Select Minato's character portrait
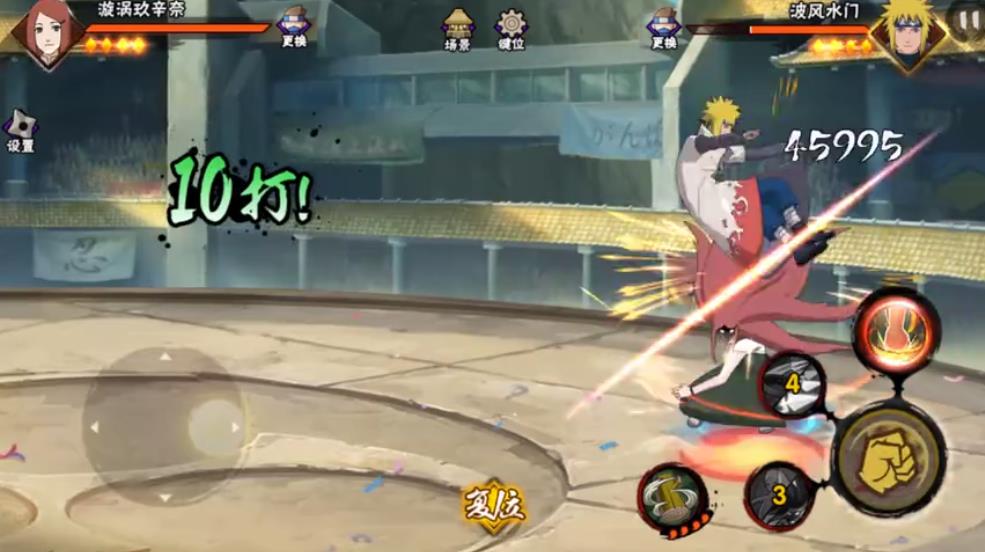 tap(908, 34)
